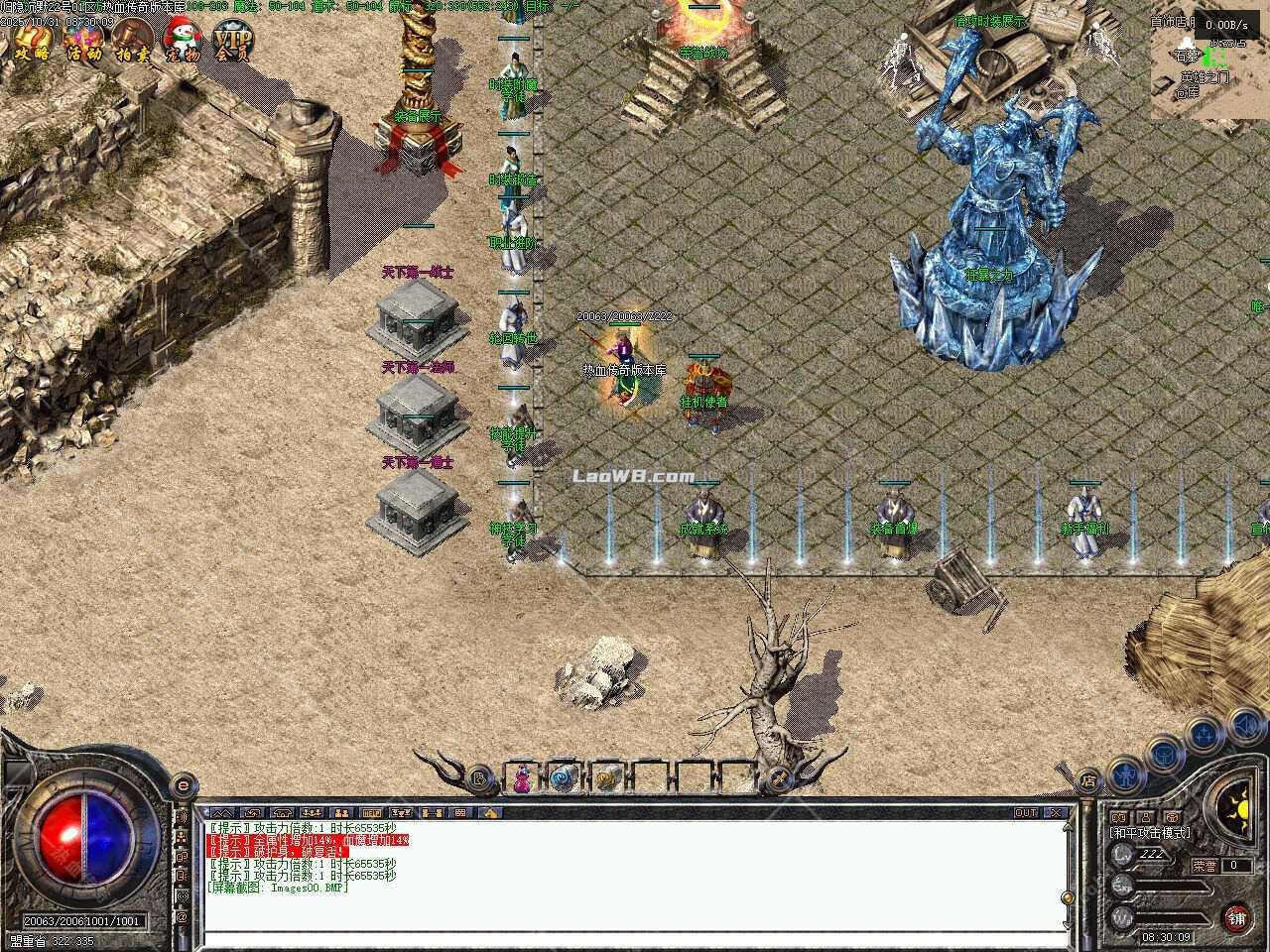
Task: Select the pink potion belt slot
Action: [x=521, y=778]
